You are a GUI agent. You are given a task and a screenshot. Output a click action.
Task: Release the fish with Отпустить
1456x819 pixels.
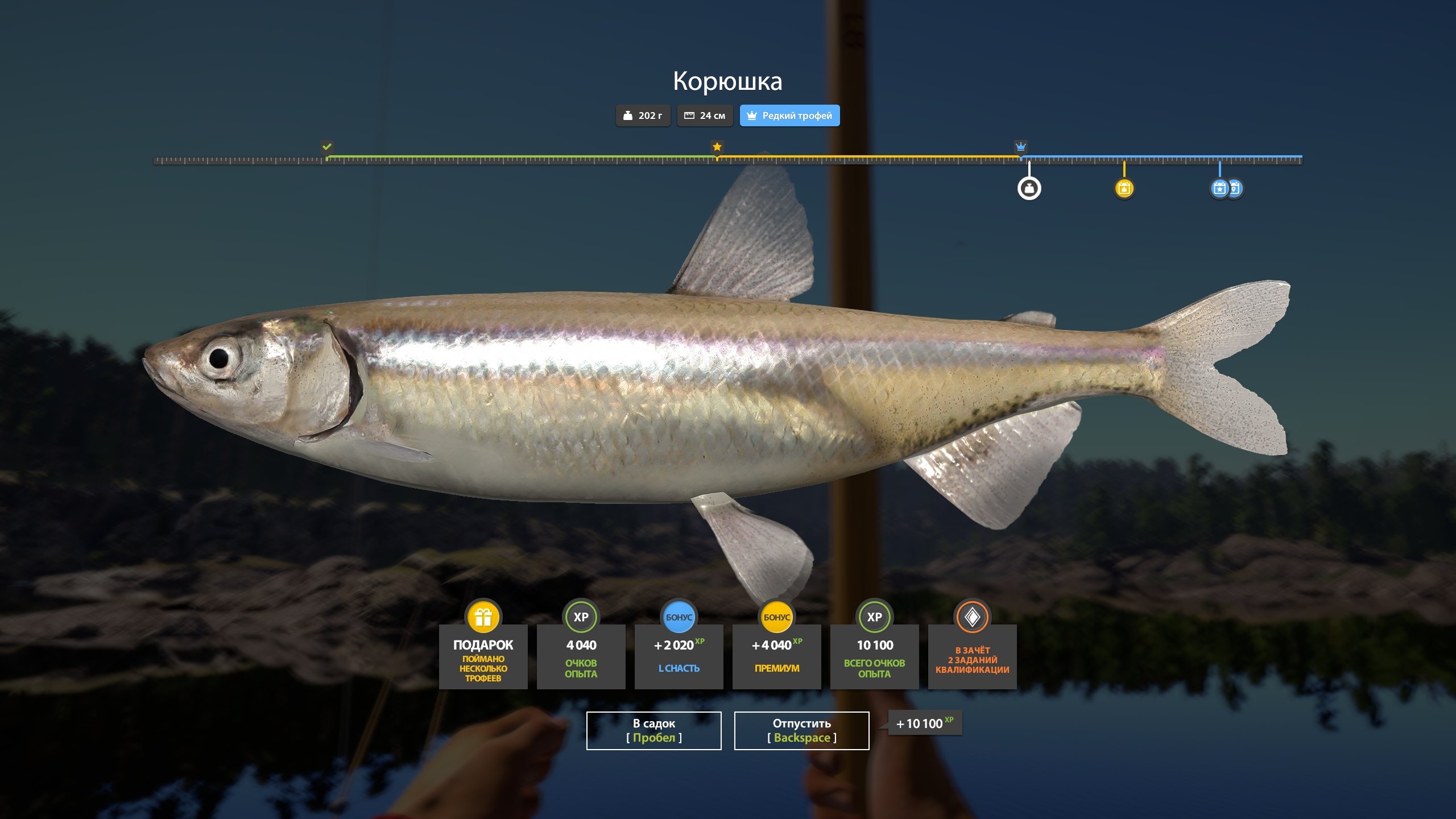801,730
